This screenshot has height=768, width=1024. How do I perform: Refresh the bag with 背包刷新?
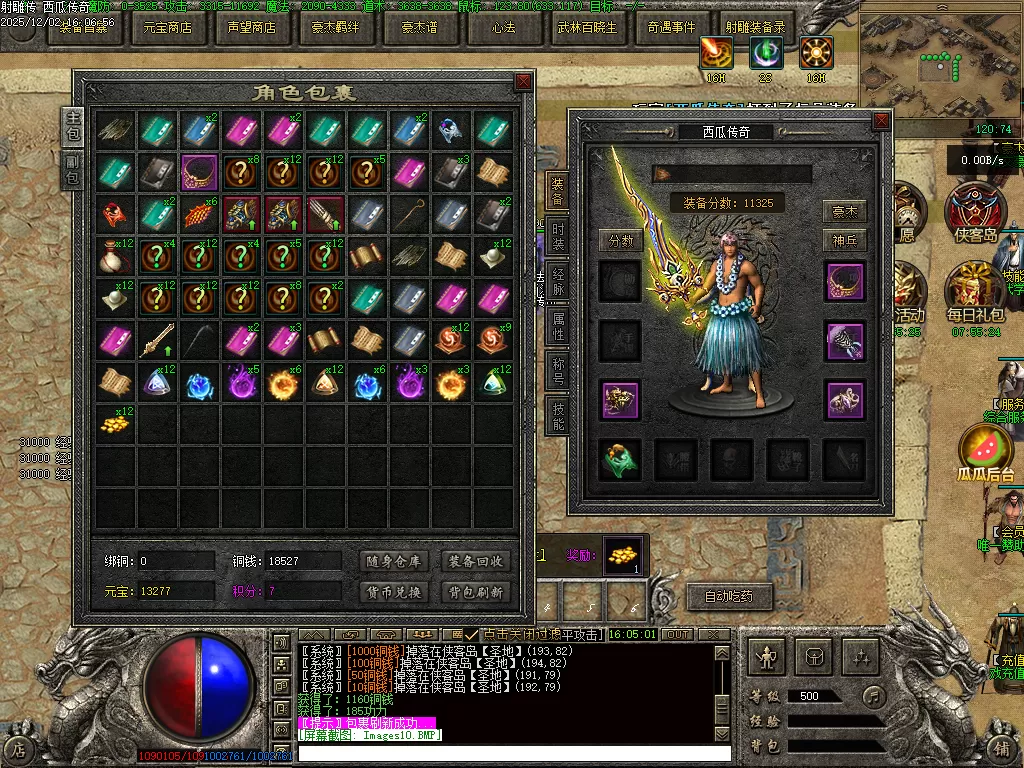click(476, 591)
